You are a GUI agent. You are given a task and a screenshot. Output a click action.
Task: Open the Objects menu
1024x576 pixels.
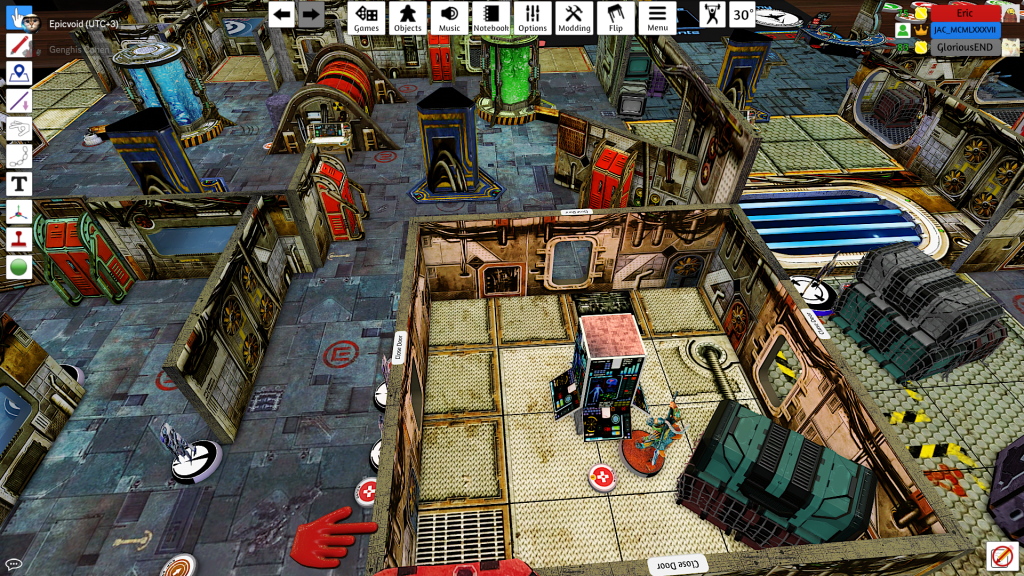[x=407, y=17]
